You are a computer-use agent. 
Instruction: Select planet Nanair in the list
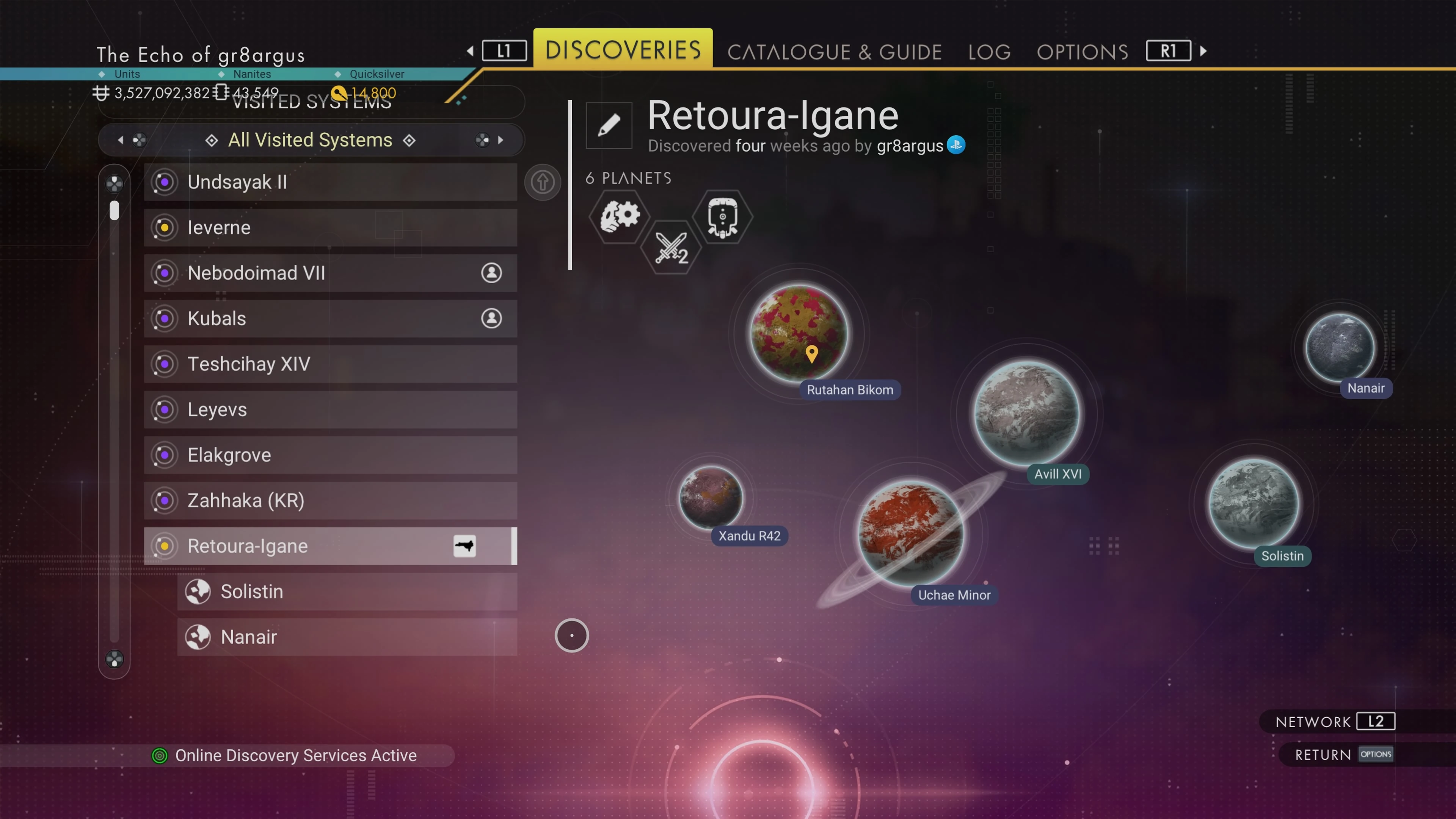tap(347, 637)
